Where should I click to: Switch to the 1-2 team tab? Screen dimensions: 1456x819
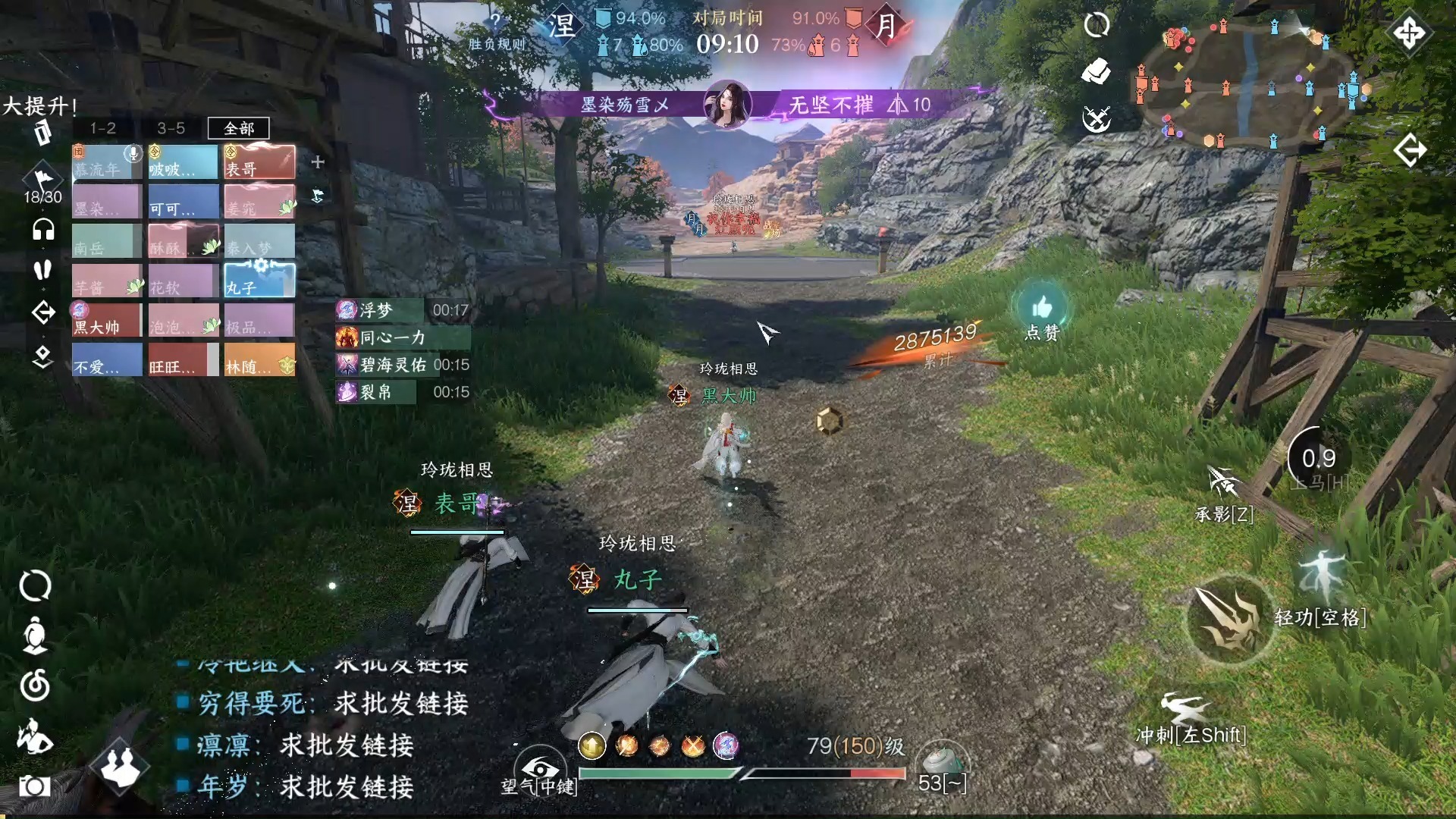click(103, 128)
